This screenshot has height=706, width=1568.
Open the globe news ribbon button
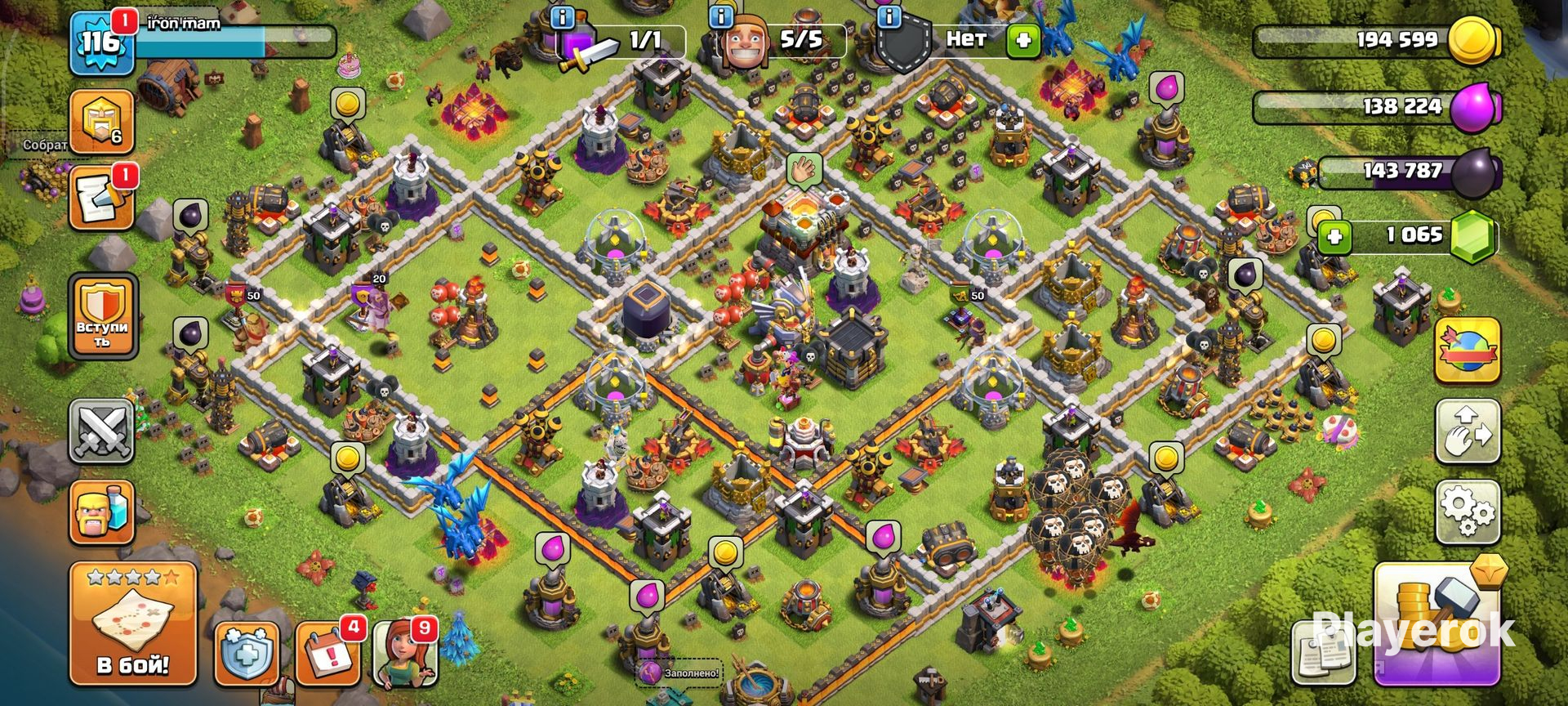1468,351
